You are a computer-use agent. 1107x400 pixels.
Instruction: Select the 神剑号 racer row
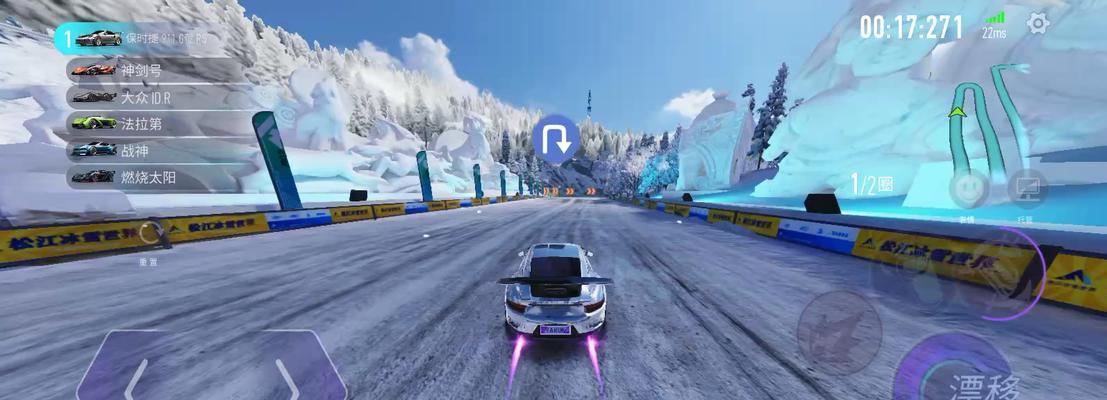click(x=155, y=70)
